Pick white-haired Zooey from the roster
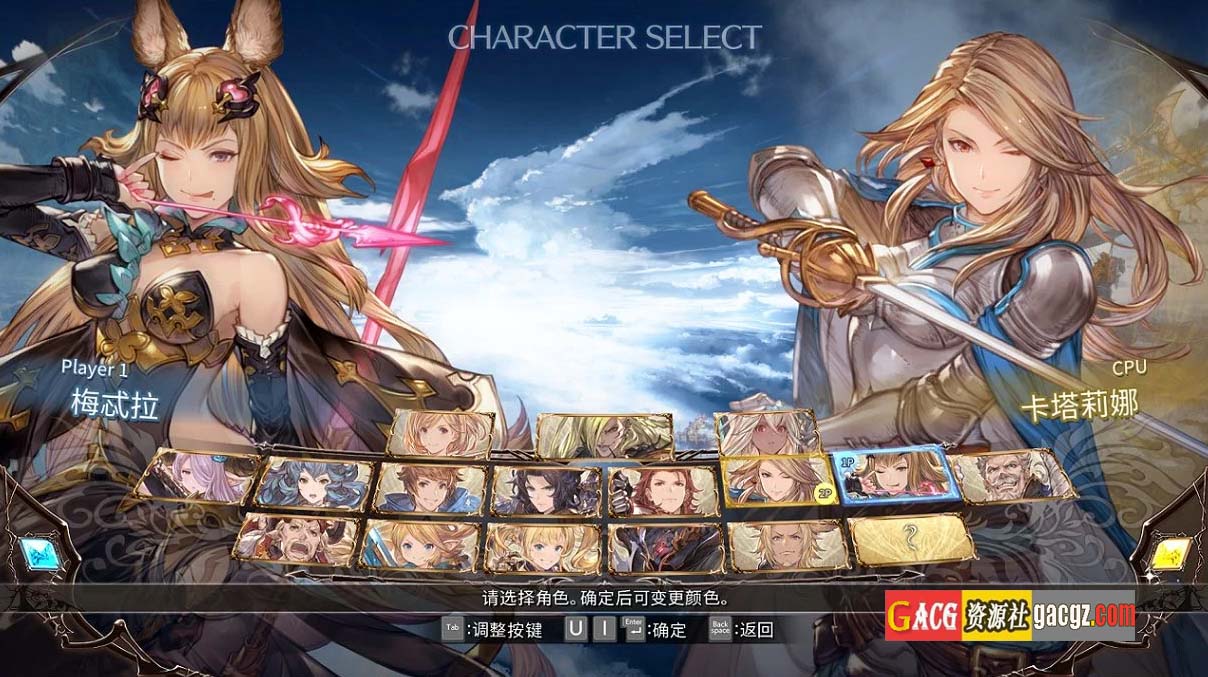Viewport: 1208px width, 677px height. (768, 433)
